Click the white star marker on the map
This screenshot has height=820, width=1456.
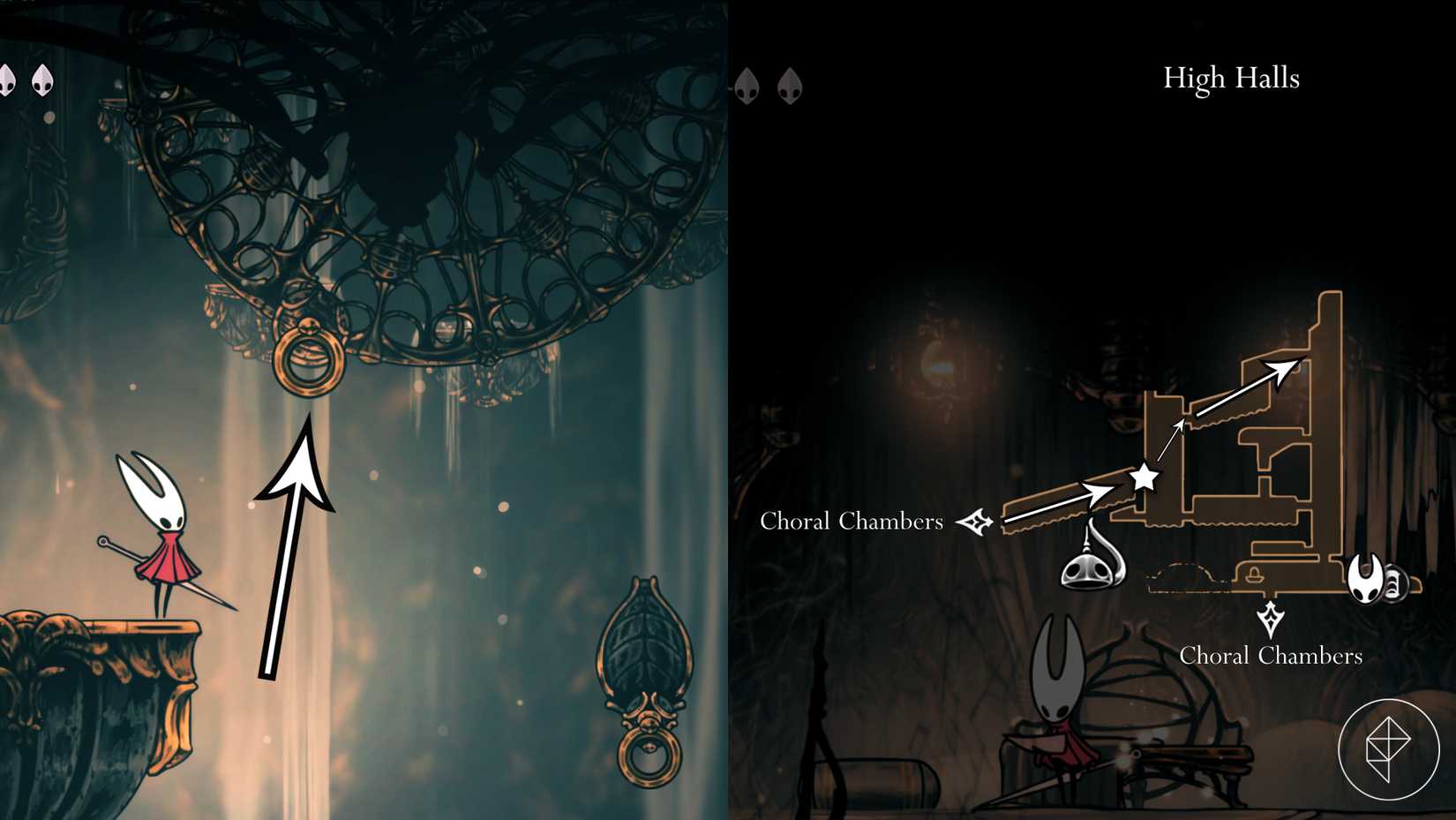click(x=1144, y=478)
